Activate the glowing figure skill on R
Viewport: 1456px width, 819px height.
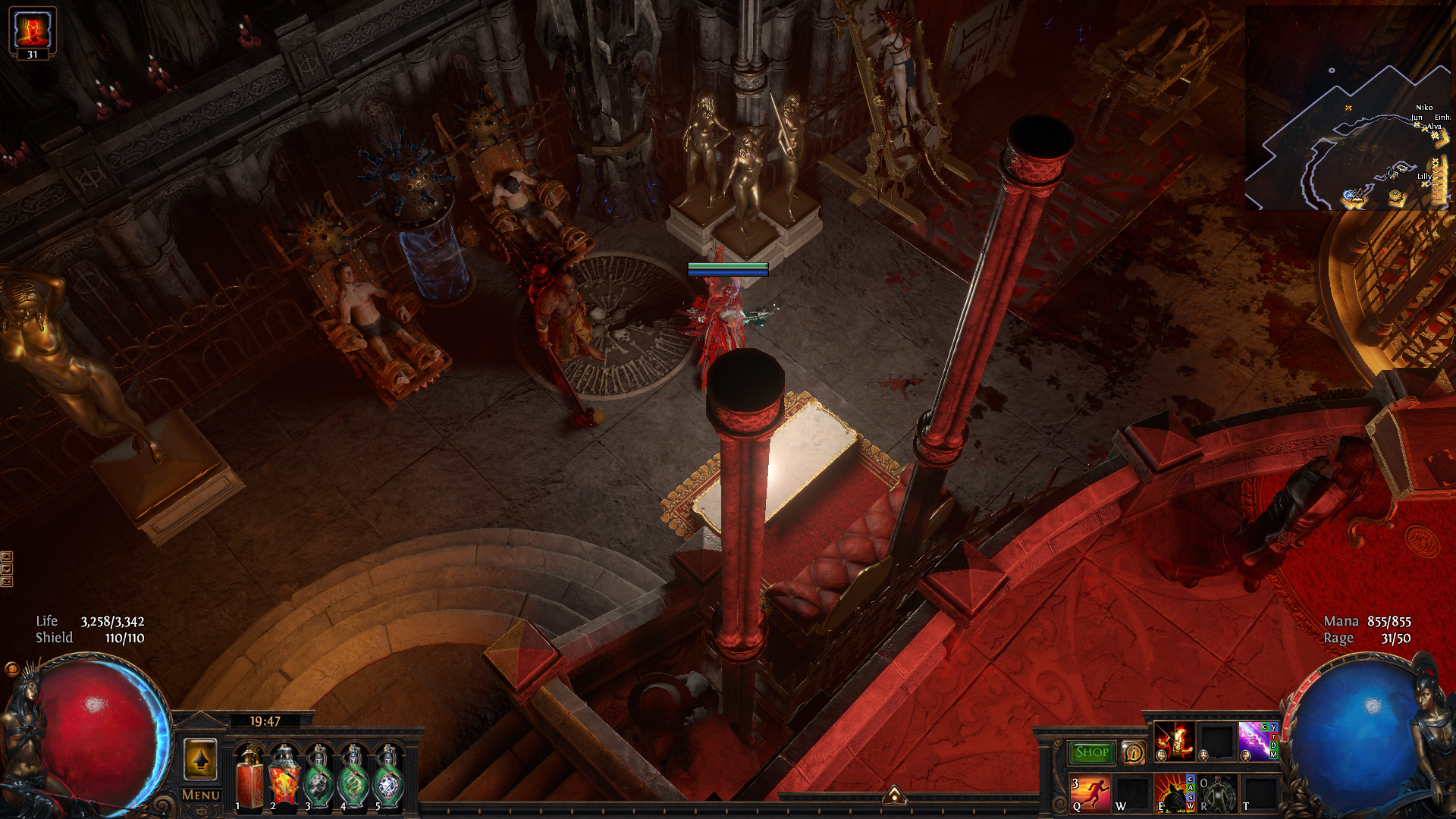point(1217,793)
